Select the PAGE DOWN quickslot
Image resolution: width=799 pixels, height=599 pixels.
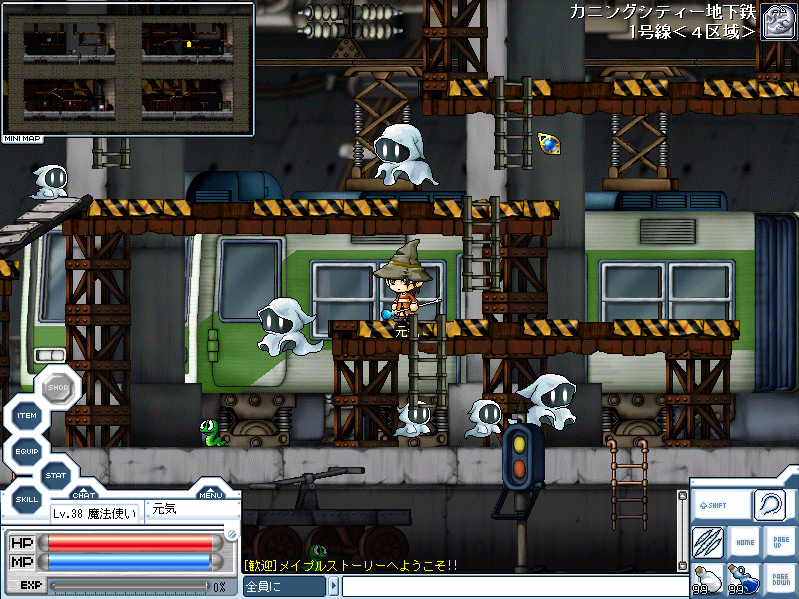tap(779, 579)
